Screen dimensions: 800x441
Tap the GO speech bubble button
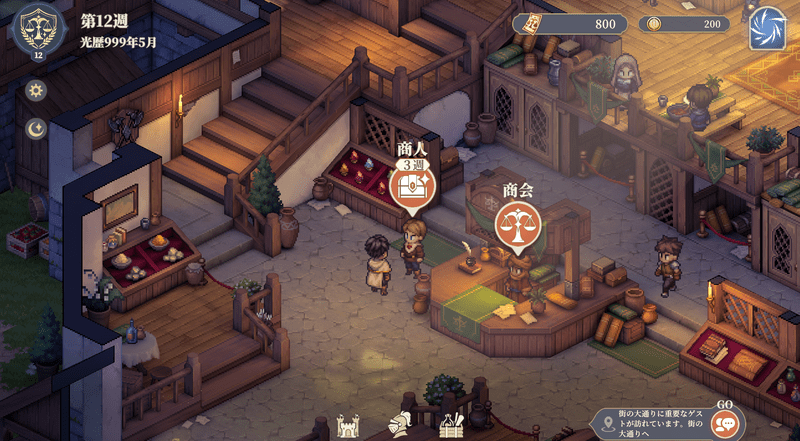(x=725, y=423)
